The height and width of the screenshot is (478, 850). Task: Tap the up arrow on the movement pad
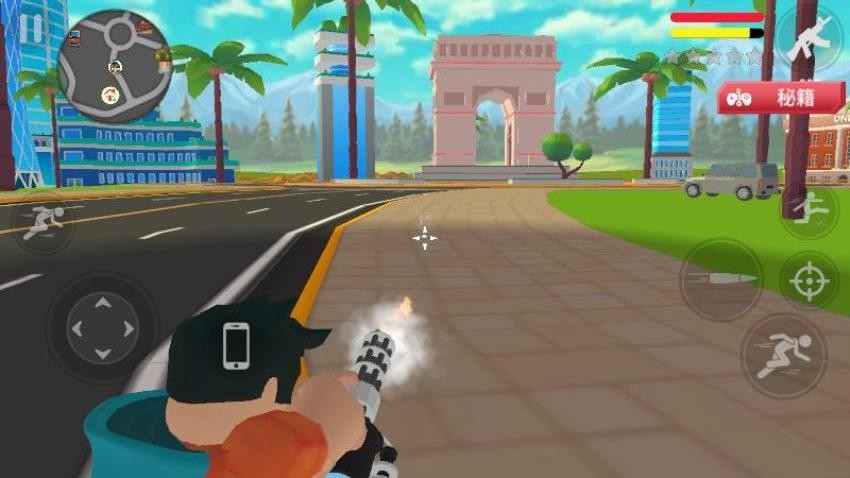(x=102, y=302)
